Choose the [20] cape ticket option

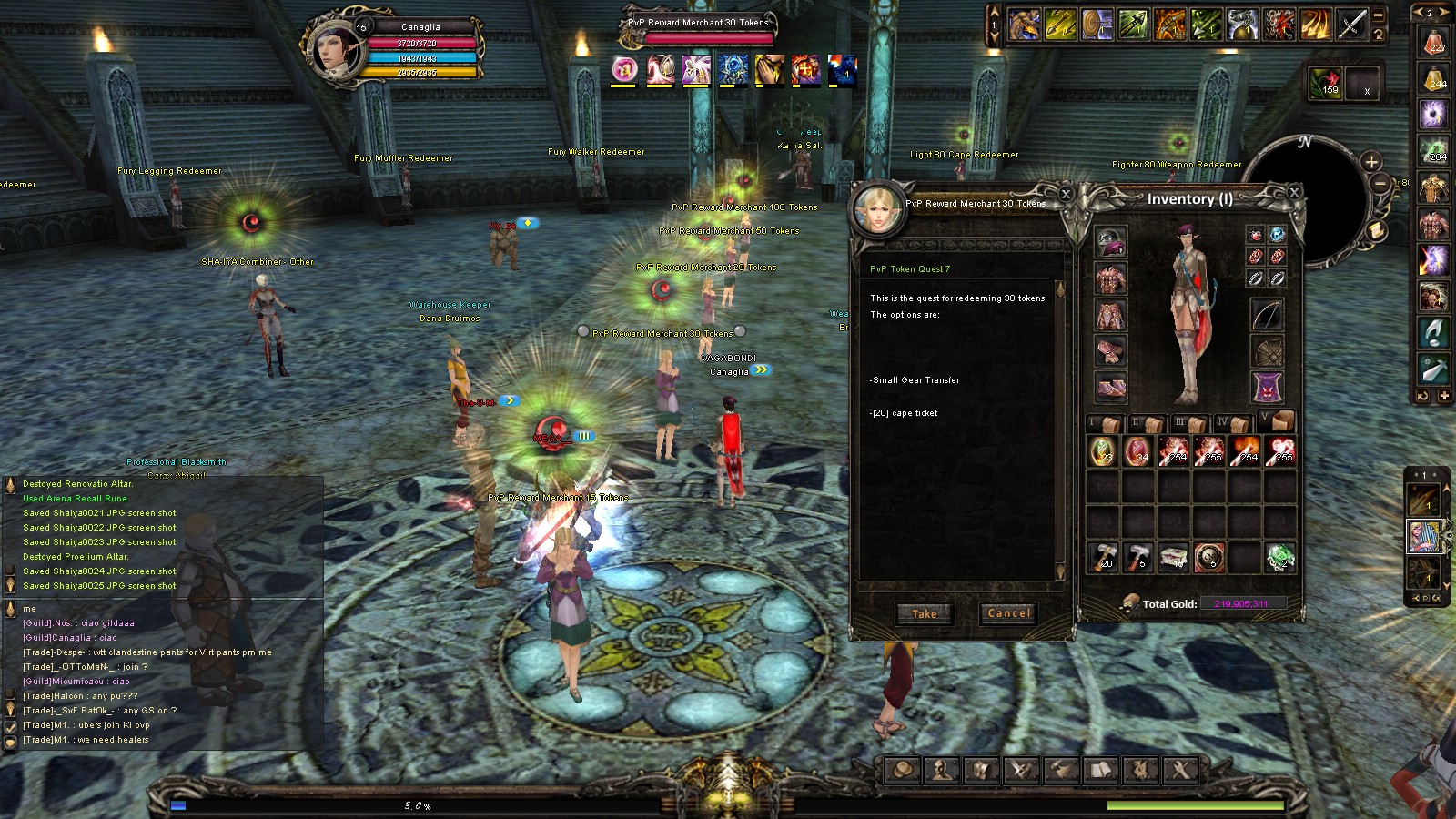point(905,413)
